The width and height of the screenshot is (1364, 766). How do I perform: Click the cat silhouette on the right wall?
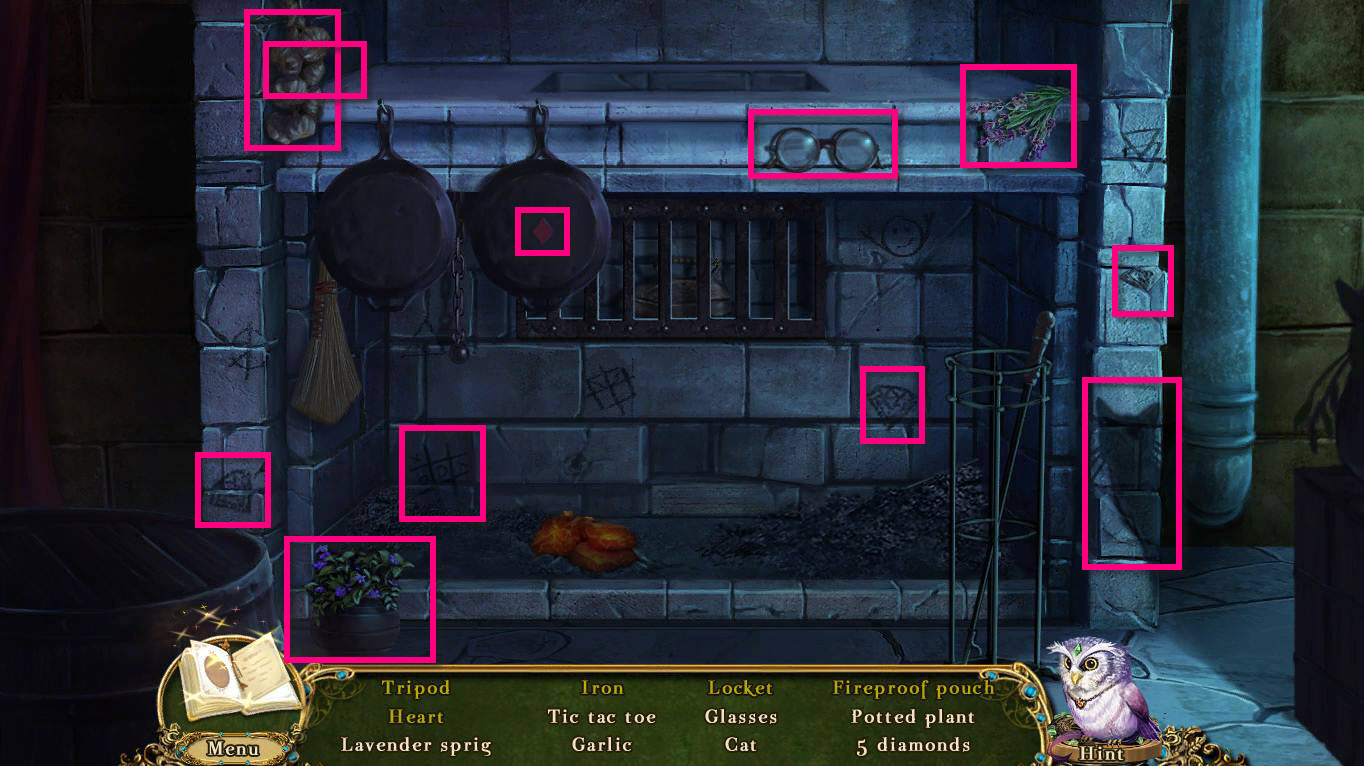(x=1130, y=468)
